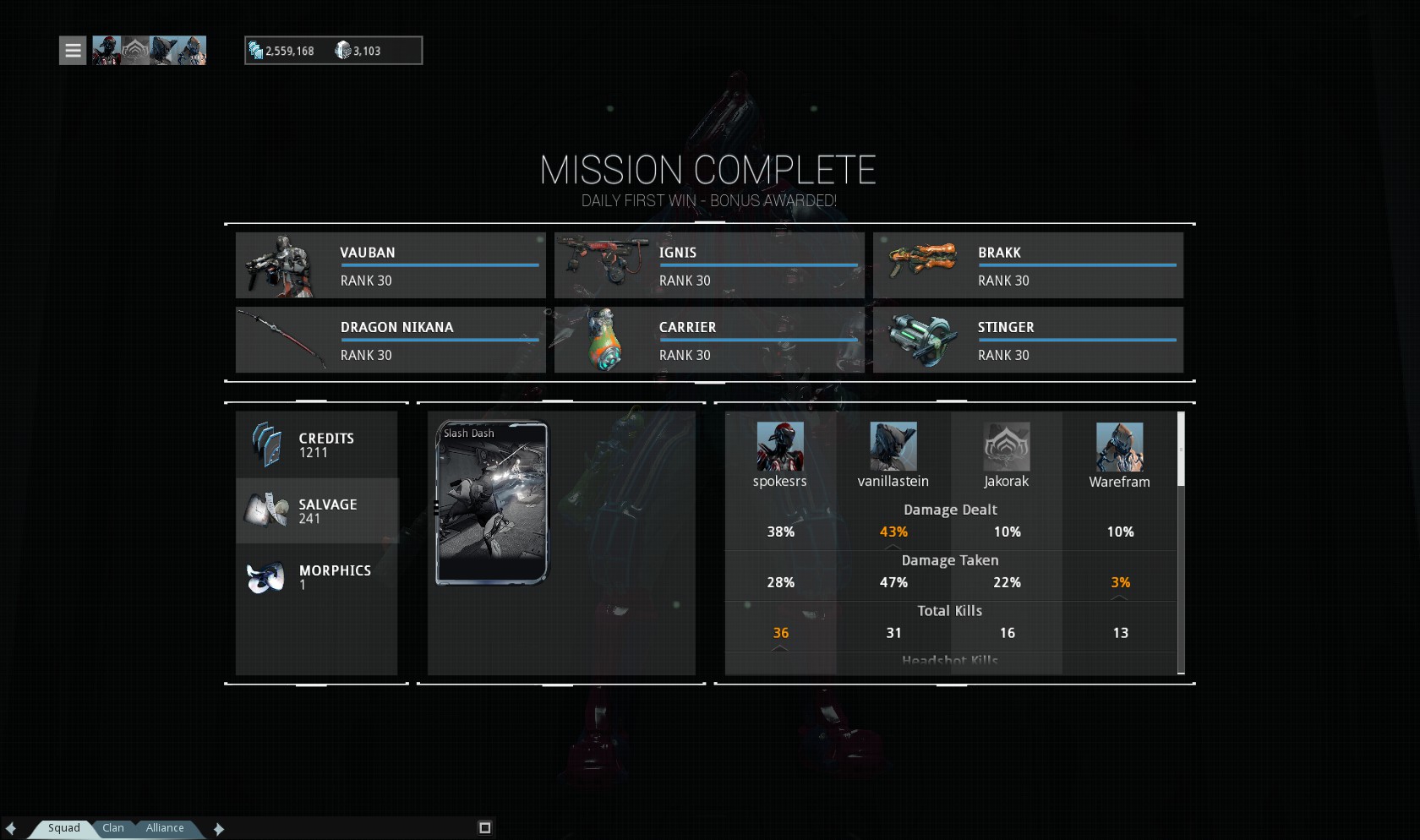This screenshot has height=840, width=1420.
Task: Select the Salvage reward row
Action: point(317,511)
